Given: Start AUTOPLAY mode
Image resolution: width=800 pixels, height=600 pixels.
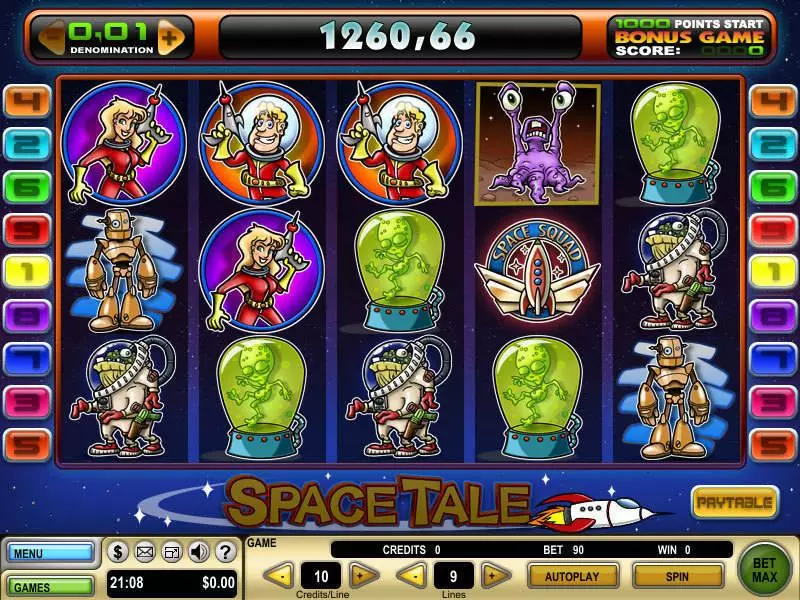Looking at the screenshot, I should [571, 576].
